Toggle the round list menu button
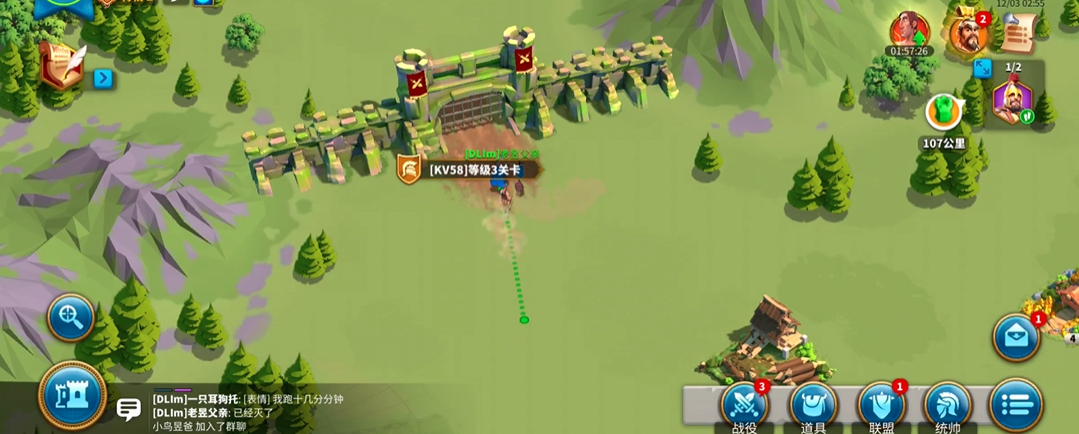 tap(1015, 406)
